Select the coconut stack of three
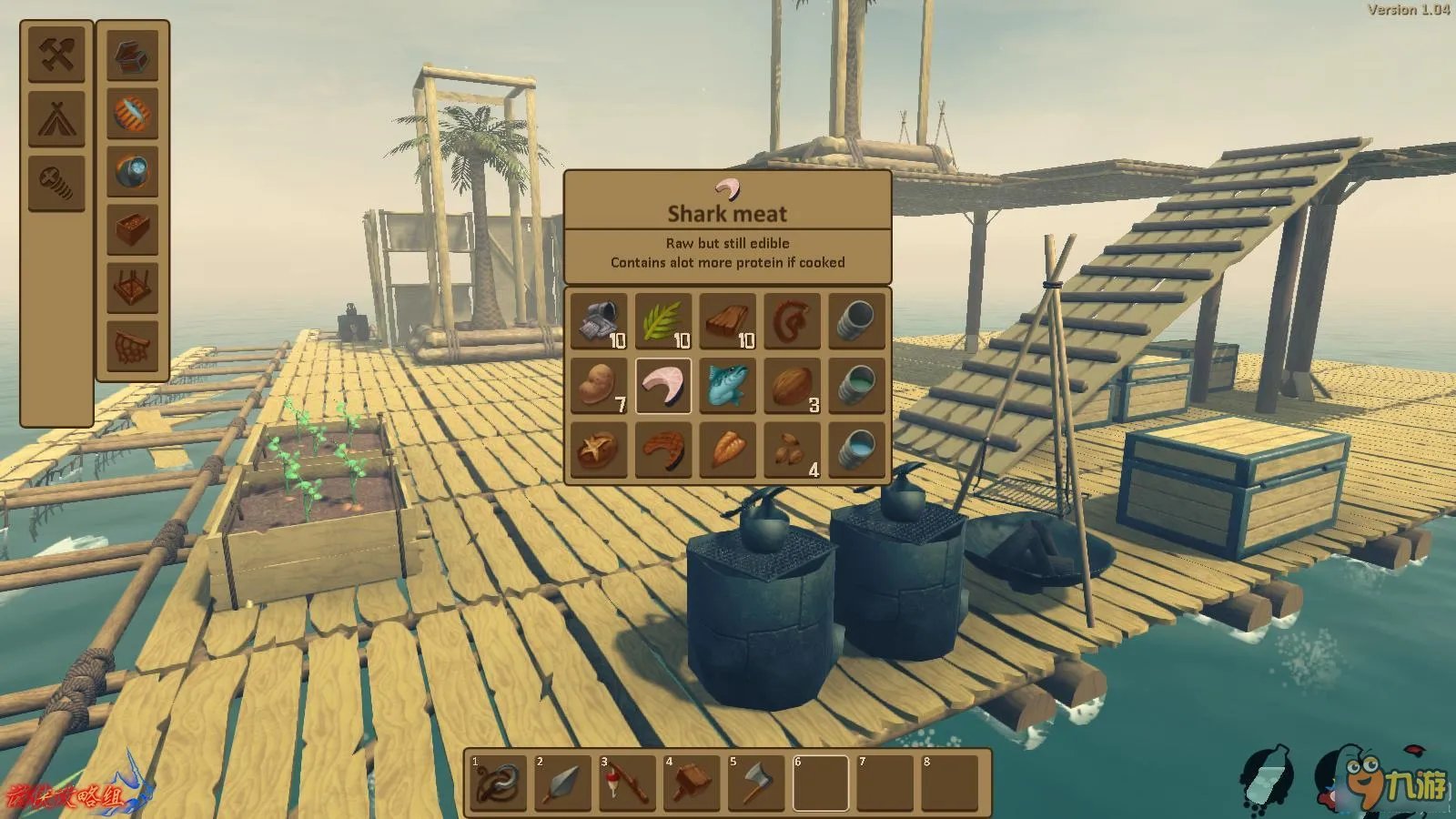1456x819 pixels. pos(792,386)
